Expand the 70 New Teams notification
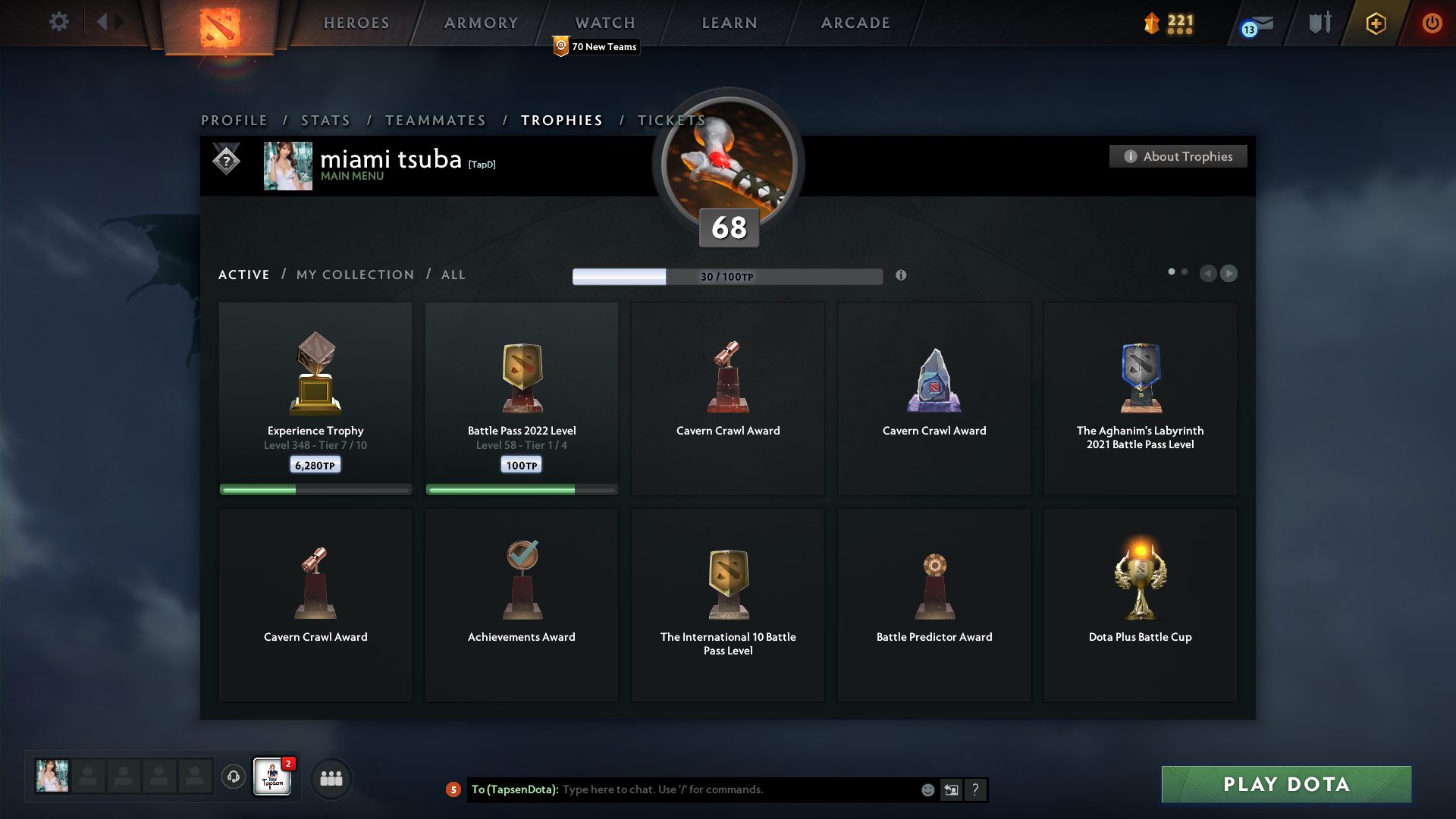The height and width of the screenshot is (819, 1456). 596,46
